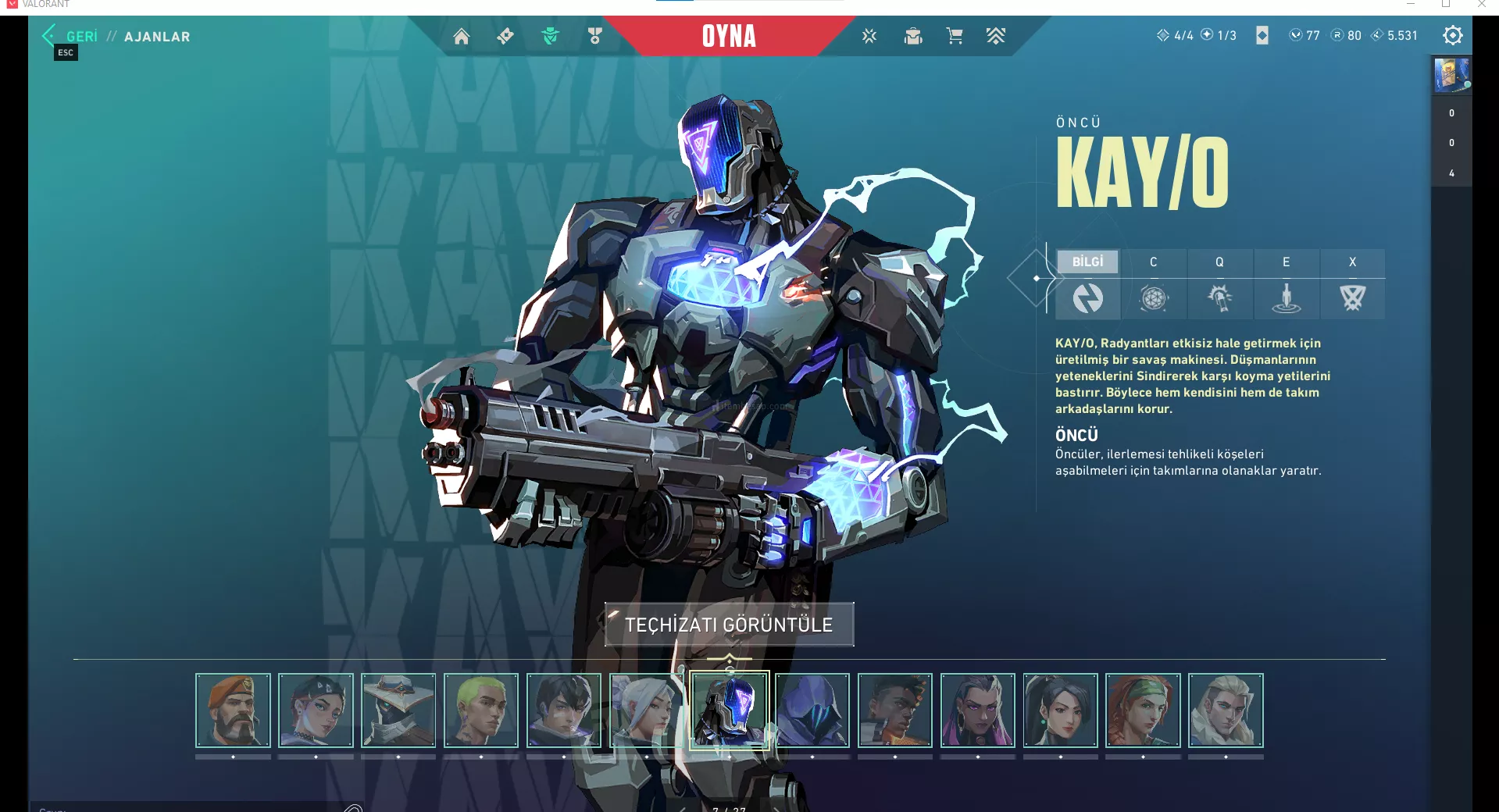The image size is (1499, 812).
Task: Pick the Skye agent with green headband
Action: point(1143,710)
